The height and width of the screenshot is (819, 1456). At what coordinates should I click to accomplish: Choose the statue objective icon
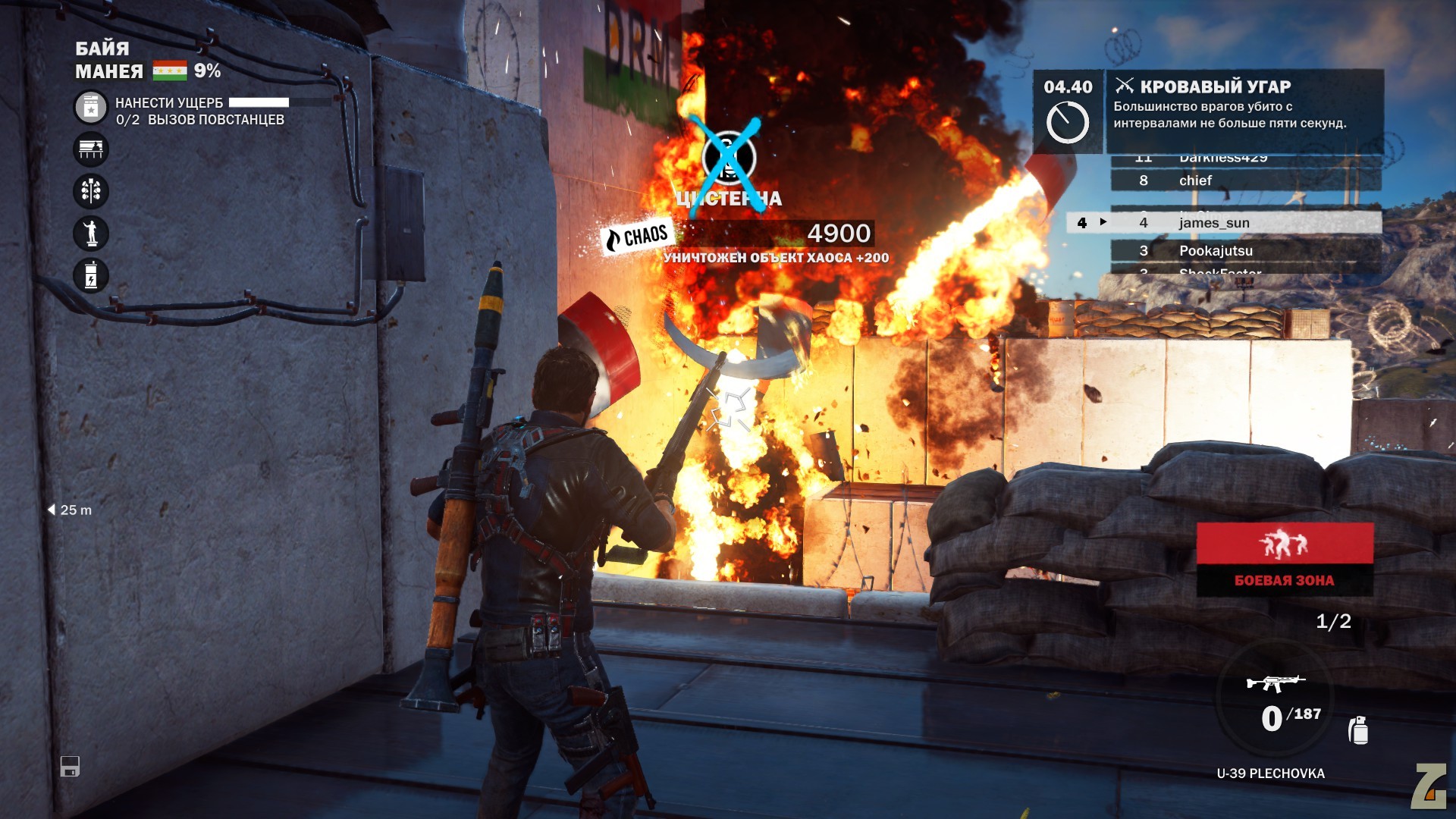coord(91,233)
